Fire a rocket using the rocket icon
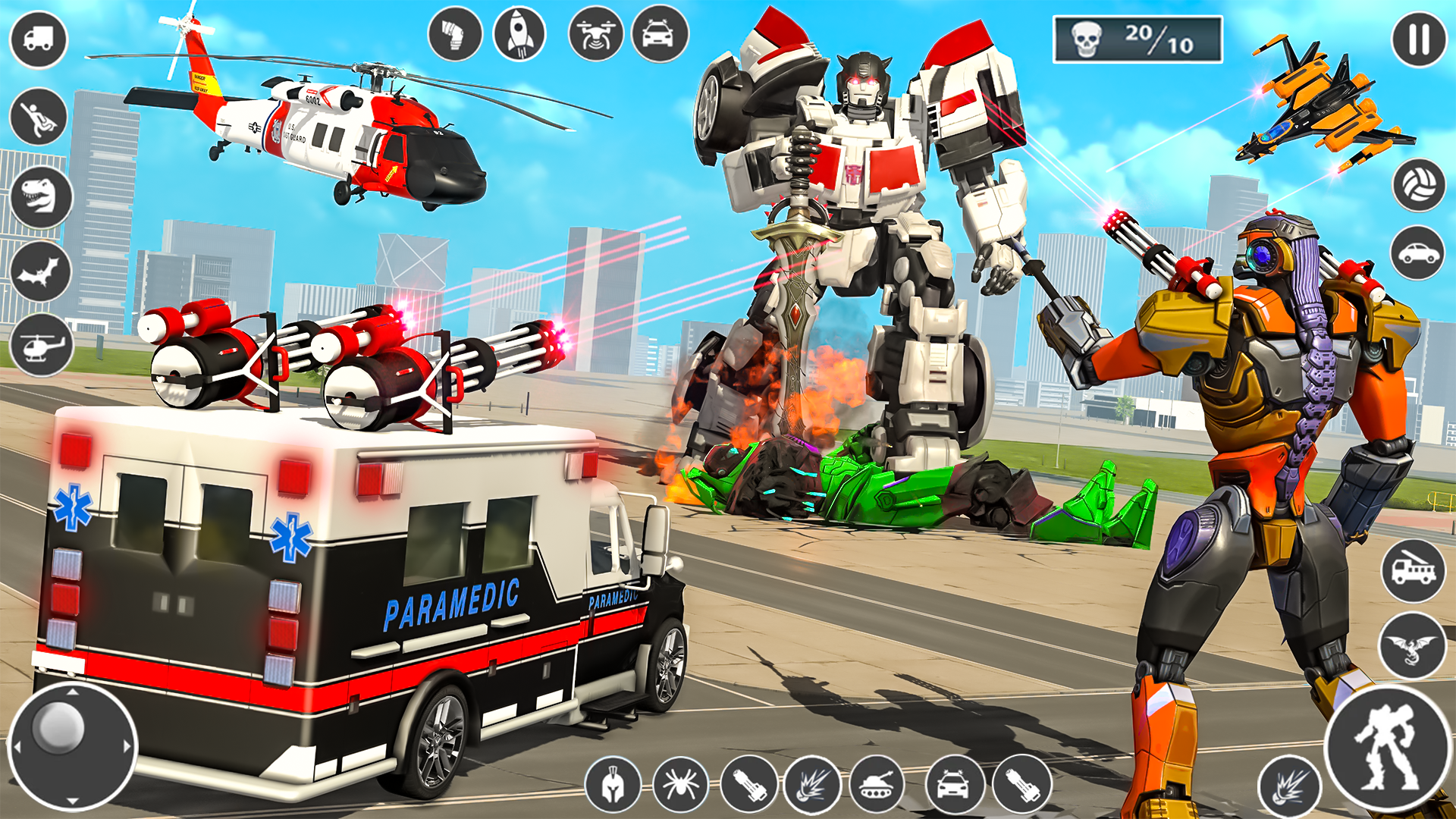Screen dimensions: 1456x819 click(519, 34)
